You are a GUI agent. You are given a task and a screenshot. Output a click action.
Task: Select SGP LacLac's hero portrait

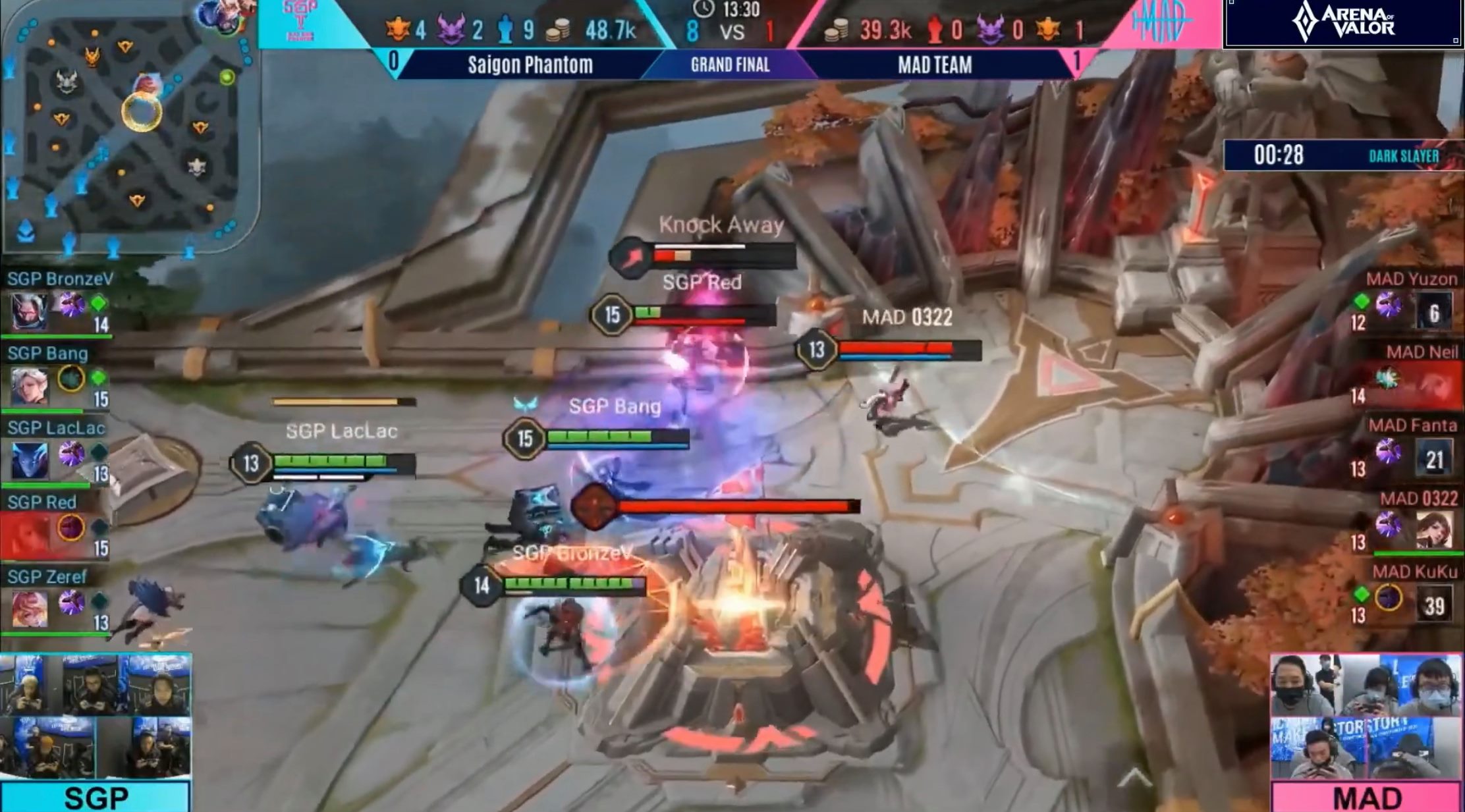30,460
